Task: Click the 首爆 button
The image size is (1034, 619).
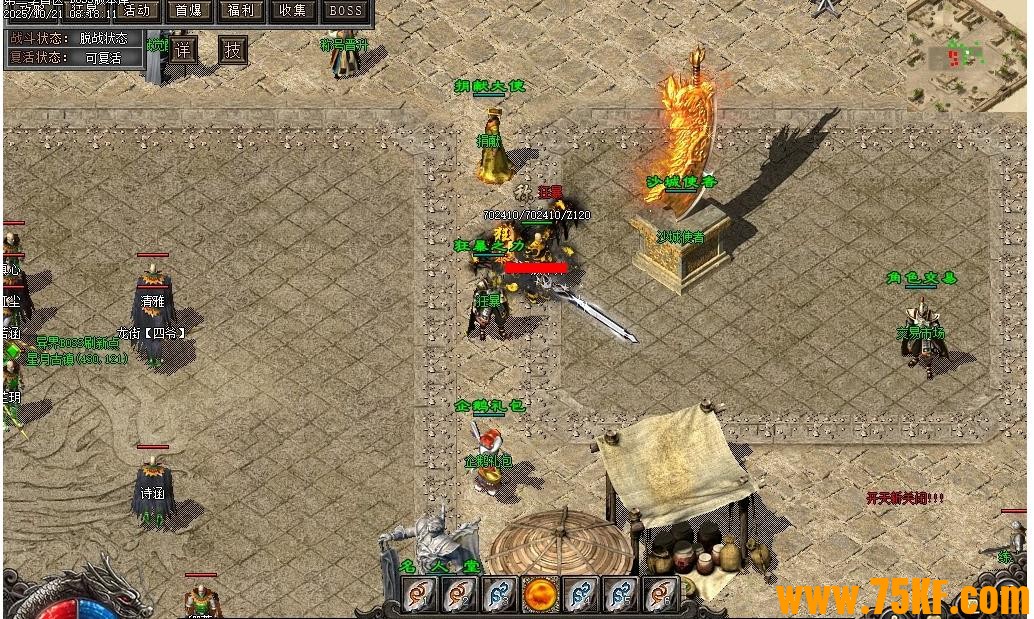Action: [x=187, y=11]
